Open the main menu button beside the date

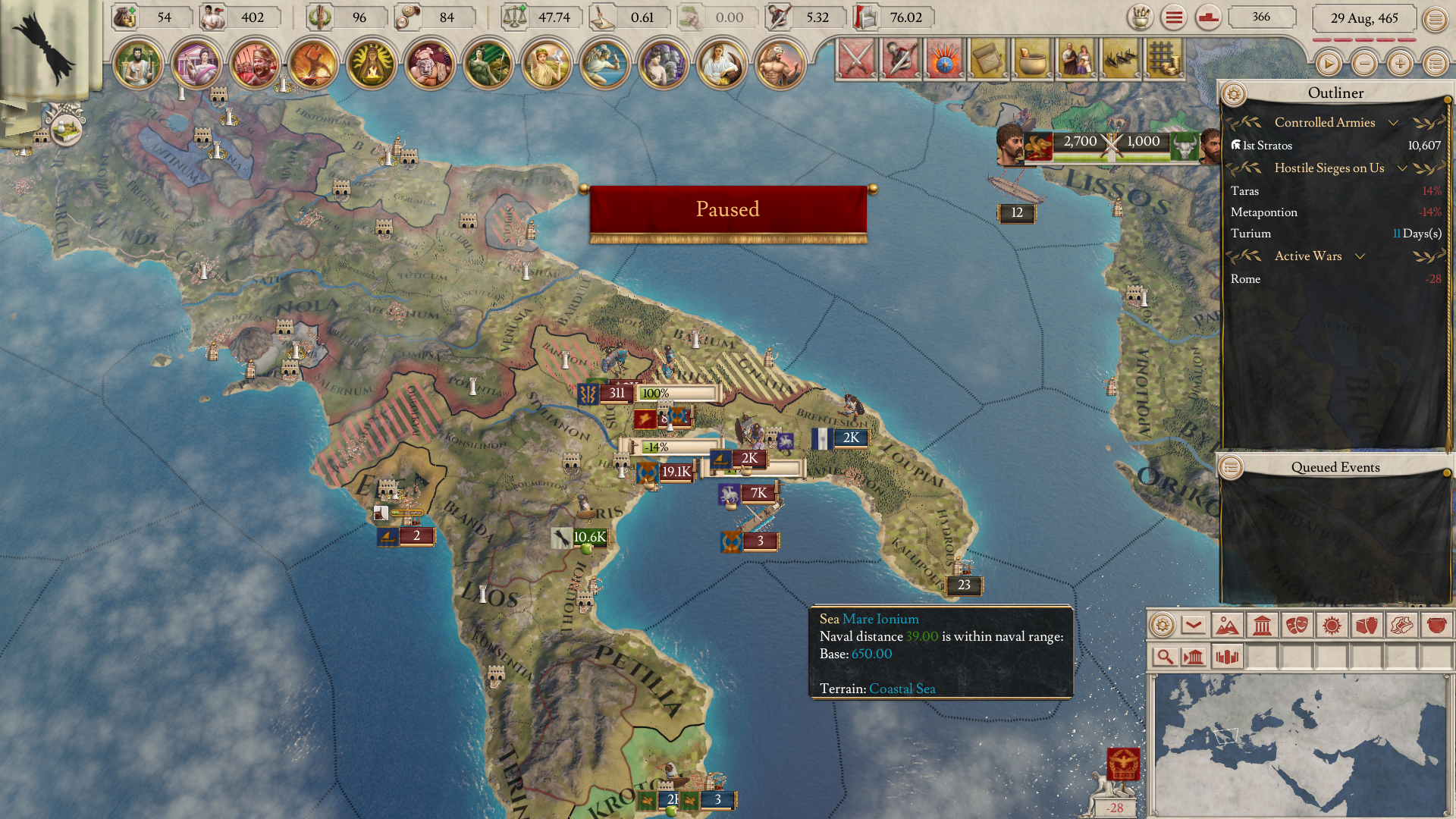click(x=1435, y=19)
